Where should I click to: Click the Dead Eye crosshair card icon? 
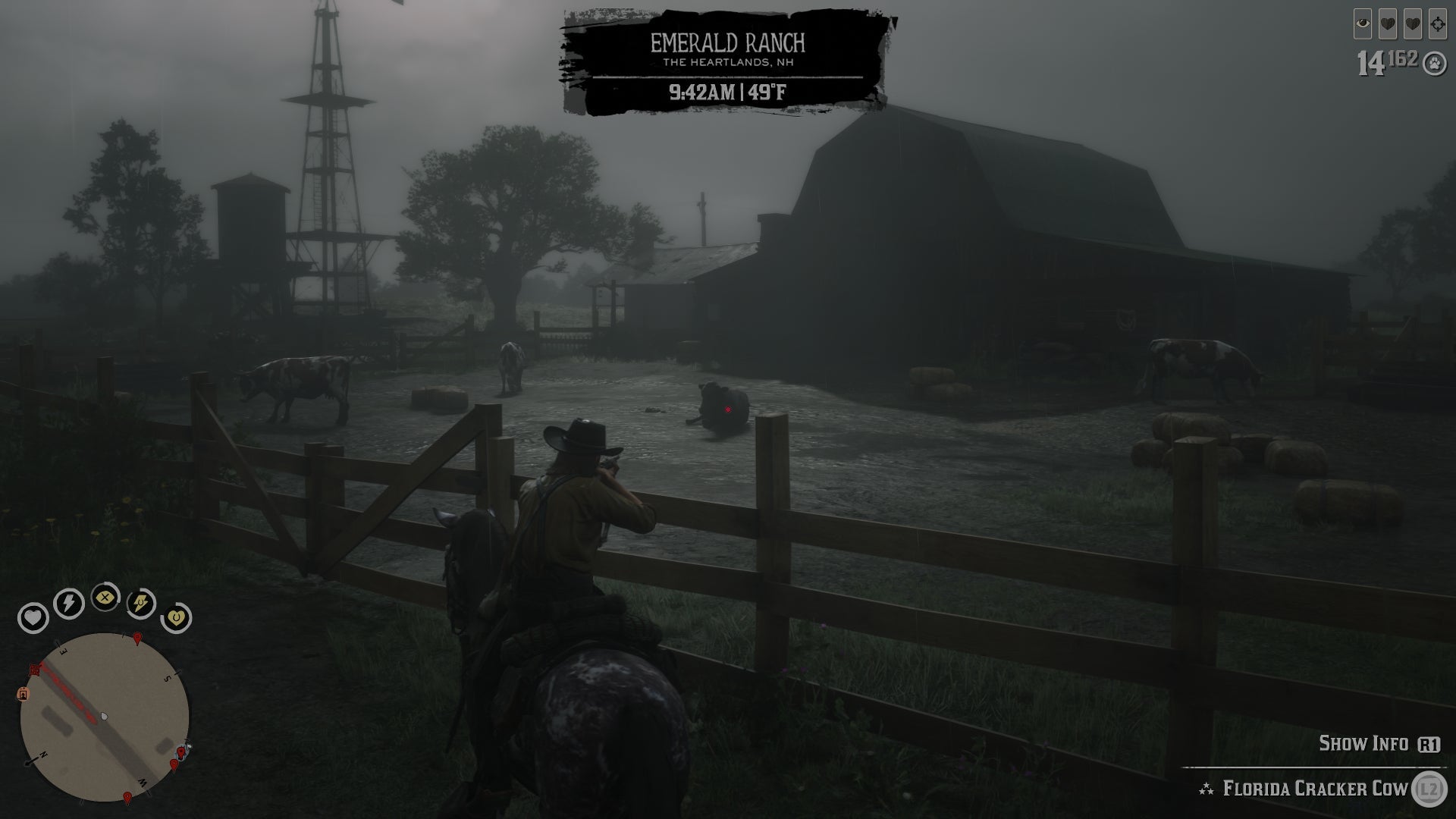tap(1438, 24)
